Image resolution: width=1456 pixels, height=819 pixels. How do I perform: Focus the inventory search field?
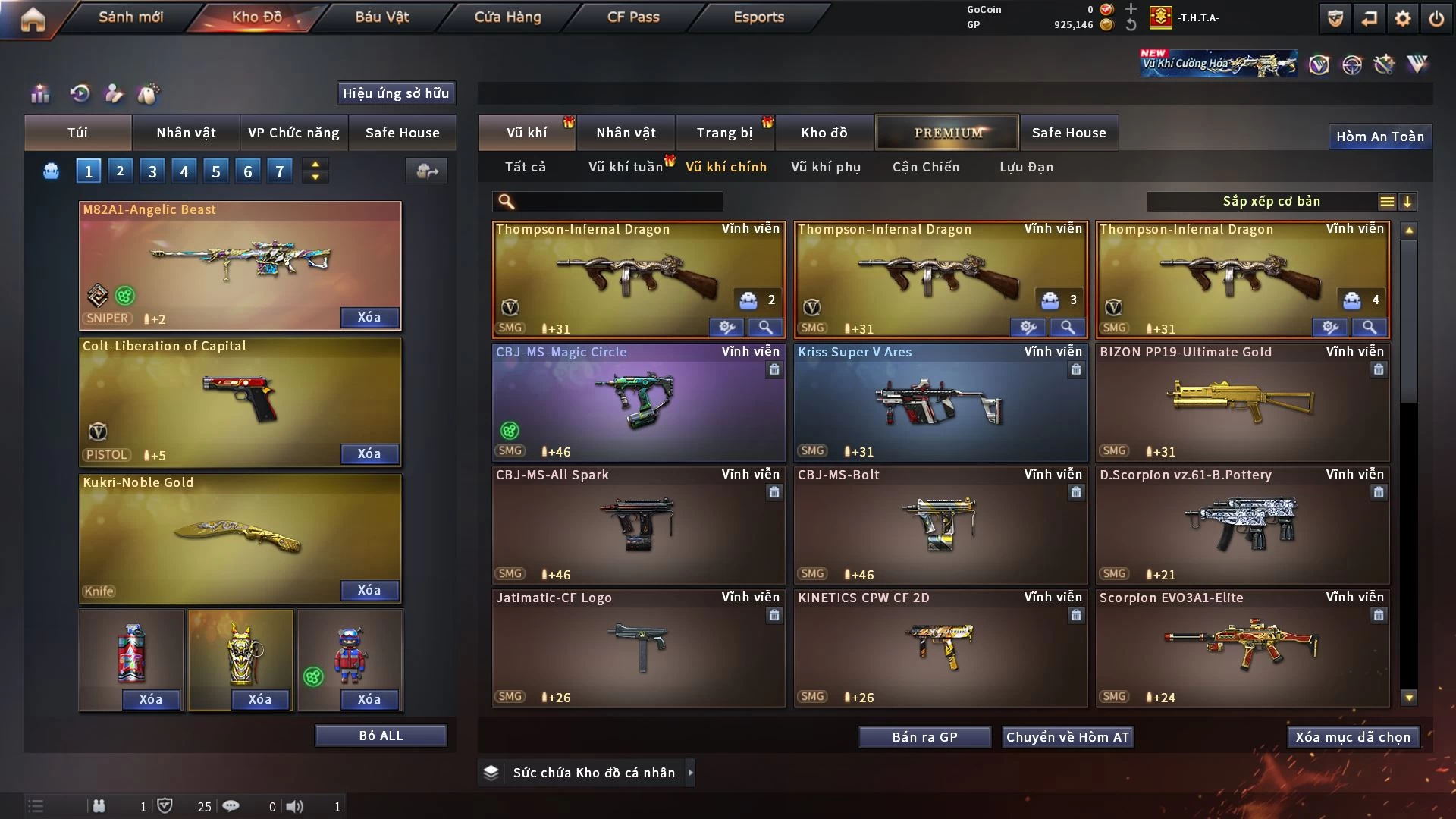click(618, 202)
